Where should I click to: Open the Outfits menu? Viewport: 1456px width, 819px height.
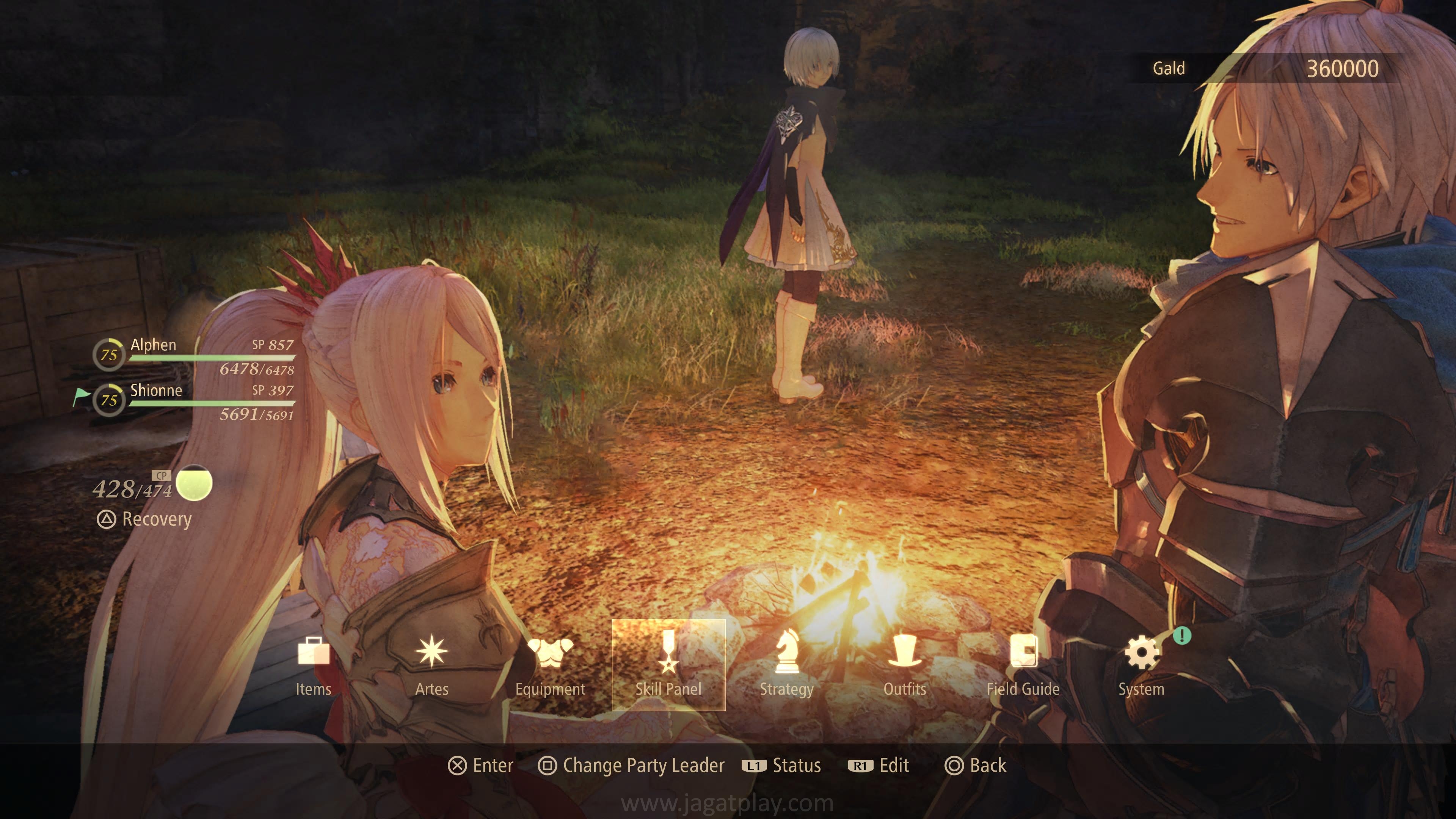pyautogui.click(x=904, y=665)
